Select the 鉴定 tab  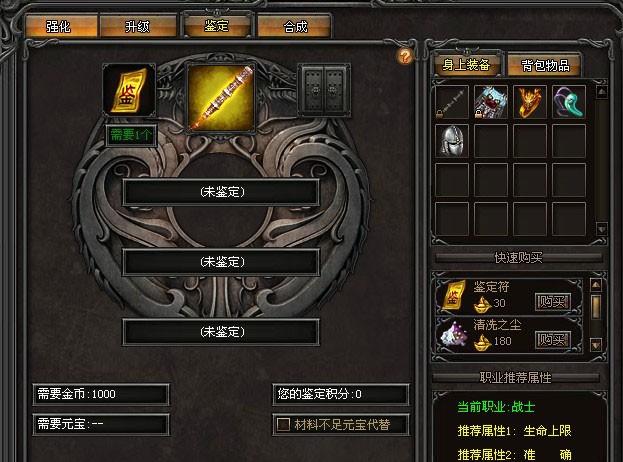(215, 25)
